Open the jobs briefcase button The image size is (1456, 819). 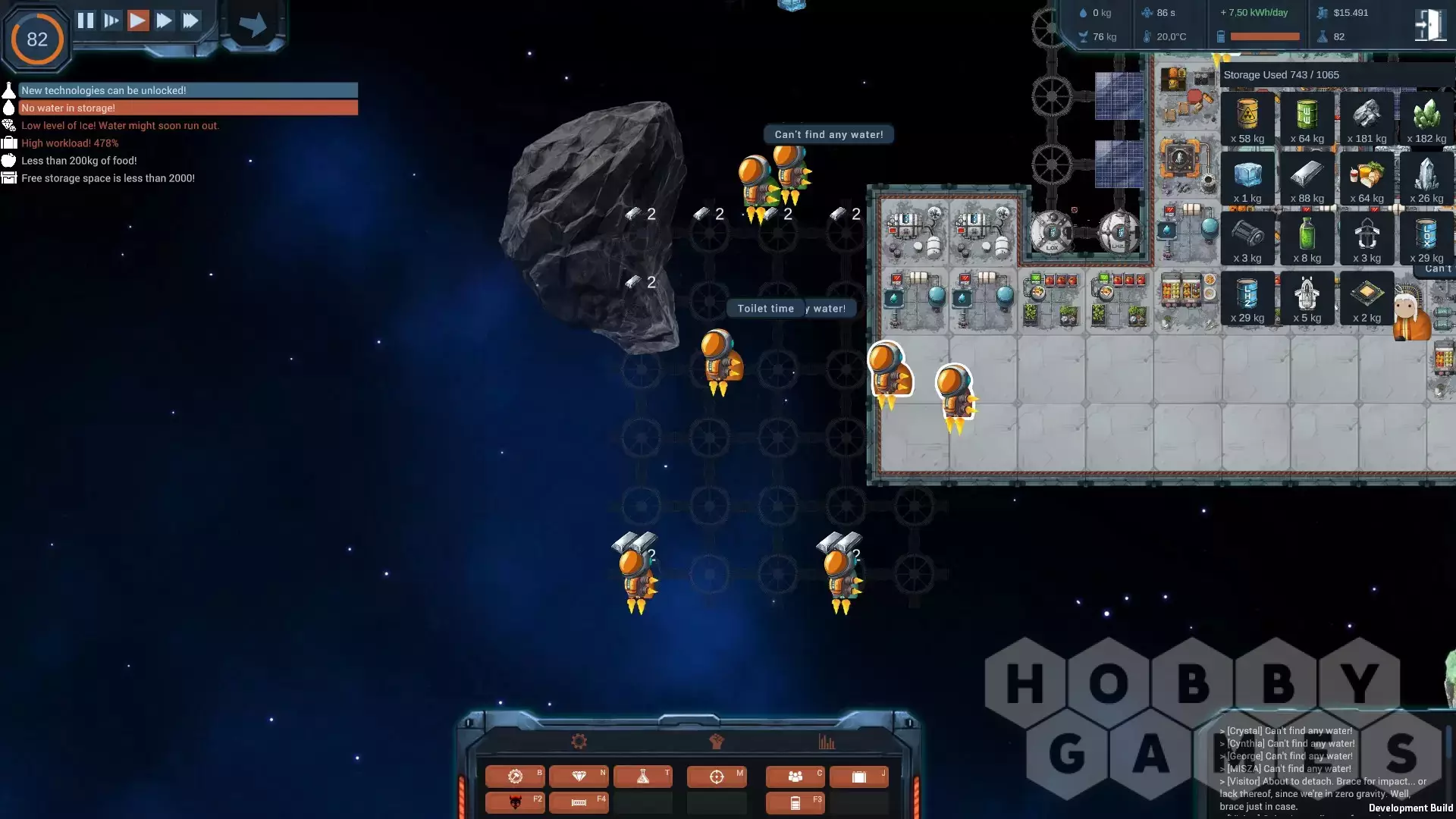click(x=859, y=777)
